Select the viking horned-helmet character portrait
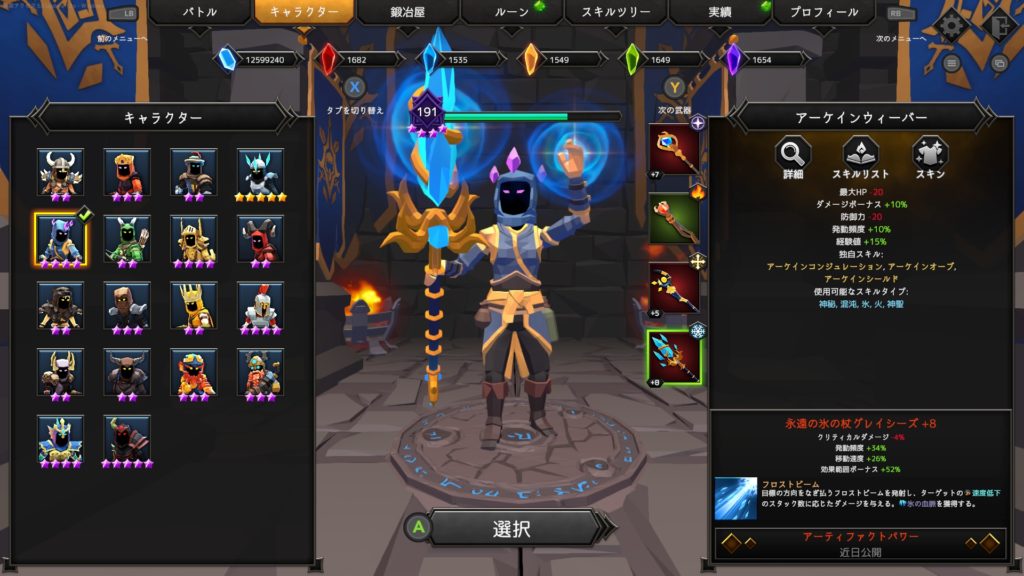The width and height of the screenshot is (1024, 576). coord(59,172)
